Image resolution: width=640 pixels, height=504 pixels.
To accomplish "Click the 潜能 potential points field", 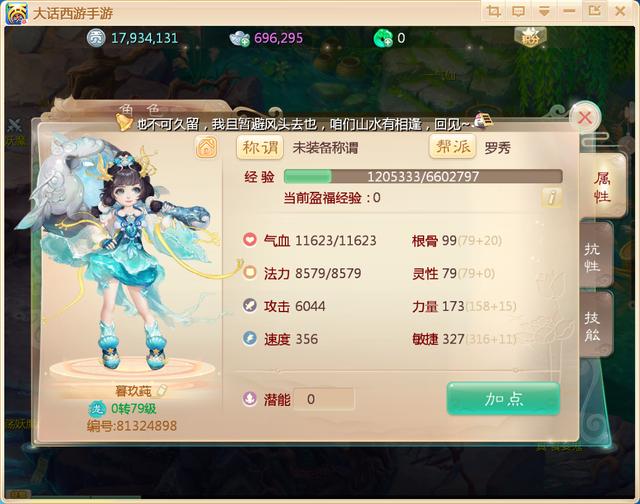I will (x=324, y=399).
